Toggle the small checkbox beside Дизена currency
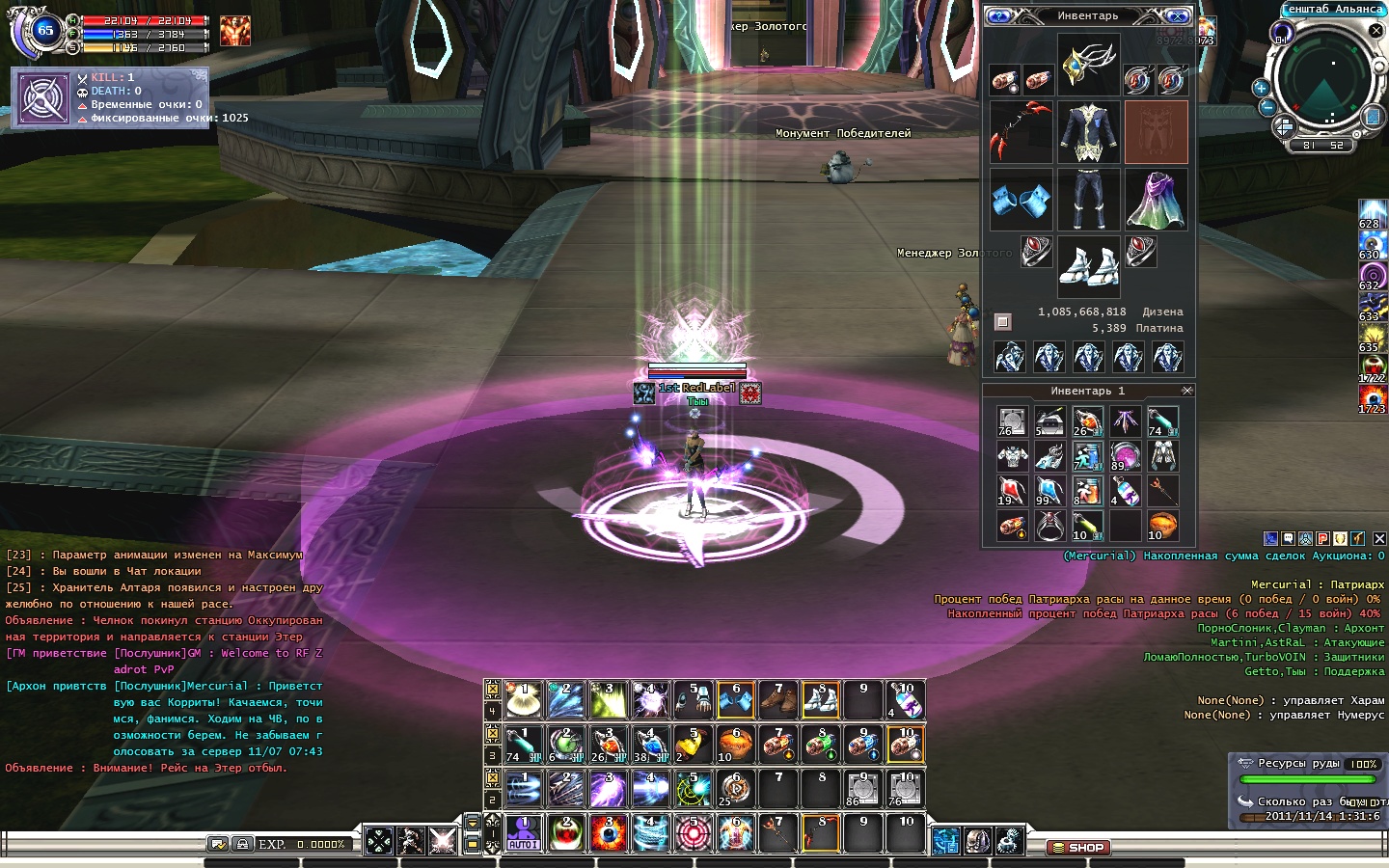The image size is (1389, 868). coord(1003,321)
